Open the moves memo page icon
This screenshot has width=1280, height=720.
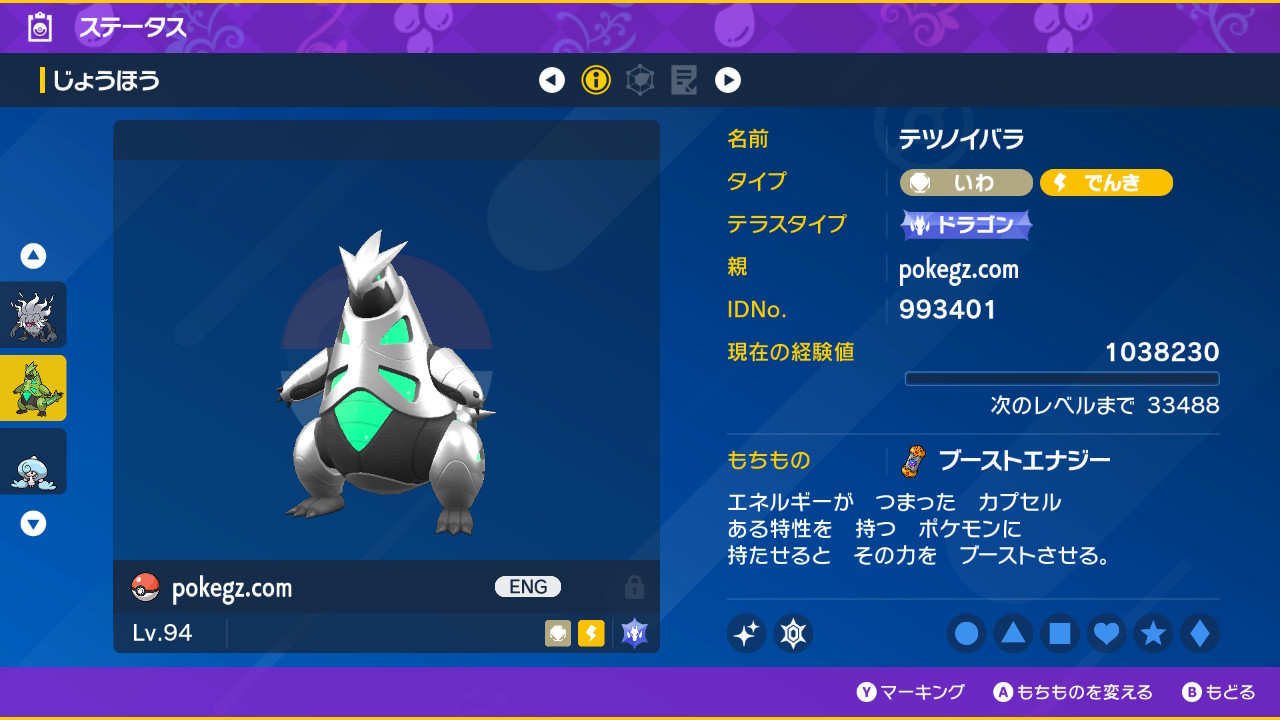684,80
